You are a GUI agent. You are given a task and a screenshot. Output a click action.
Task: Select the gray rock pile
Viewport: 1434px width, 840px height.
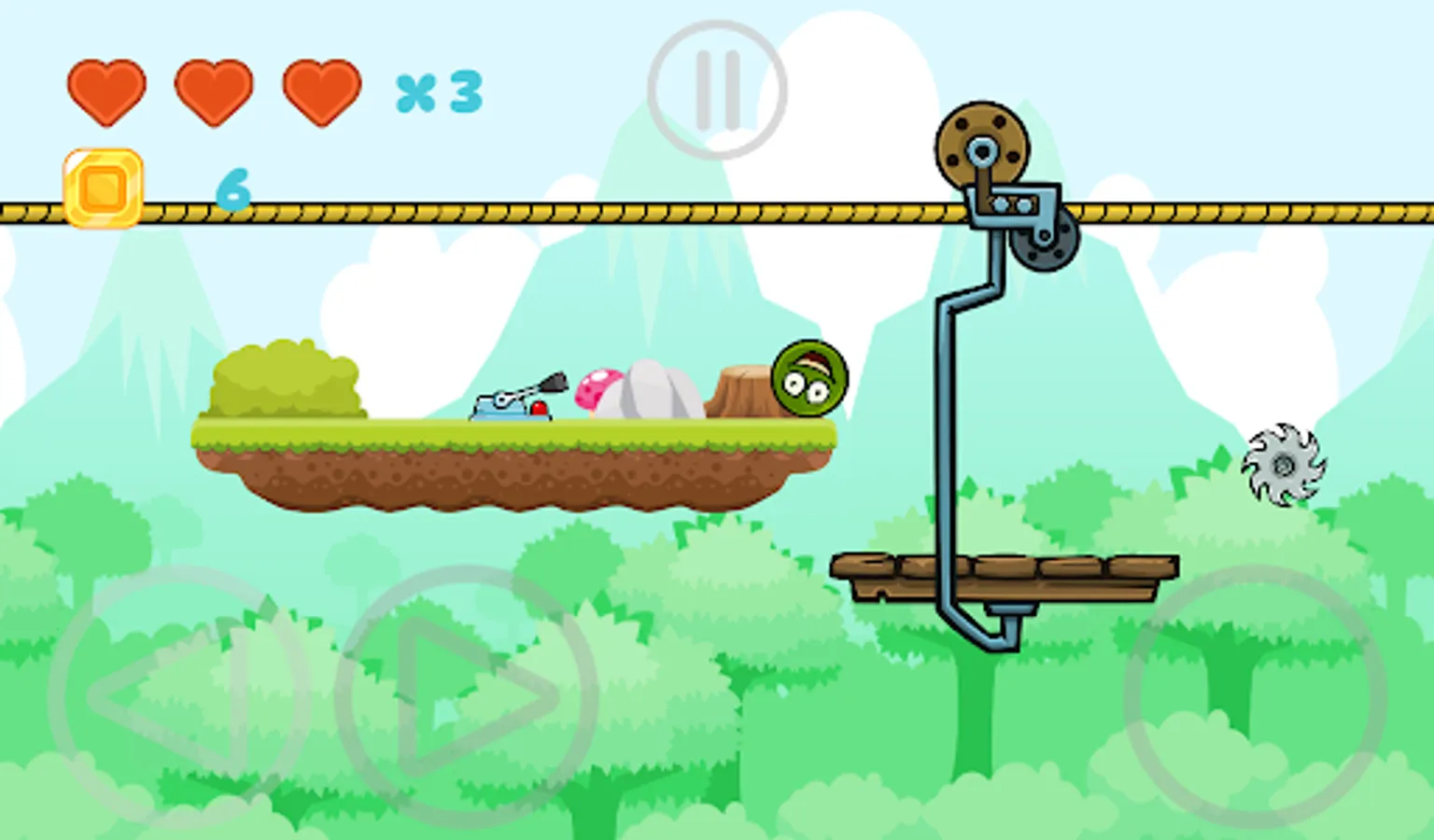pyautogui.click(x=654, y=392)
